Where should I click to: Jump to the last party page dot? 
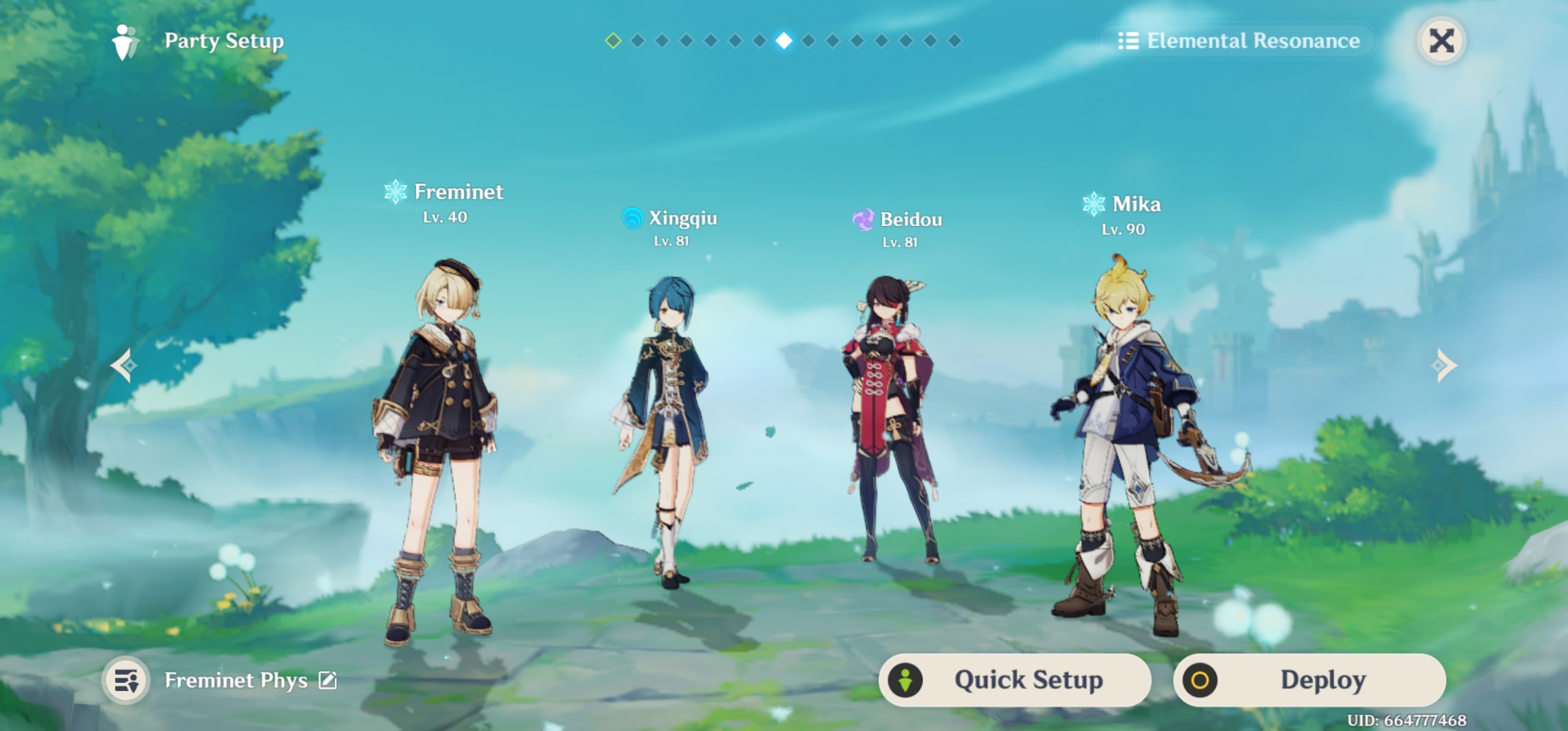point(955,41)
